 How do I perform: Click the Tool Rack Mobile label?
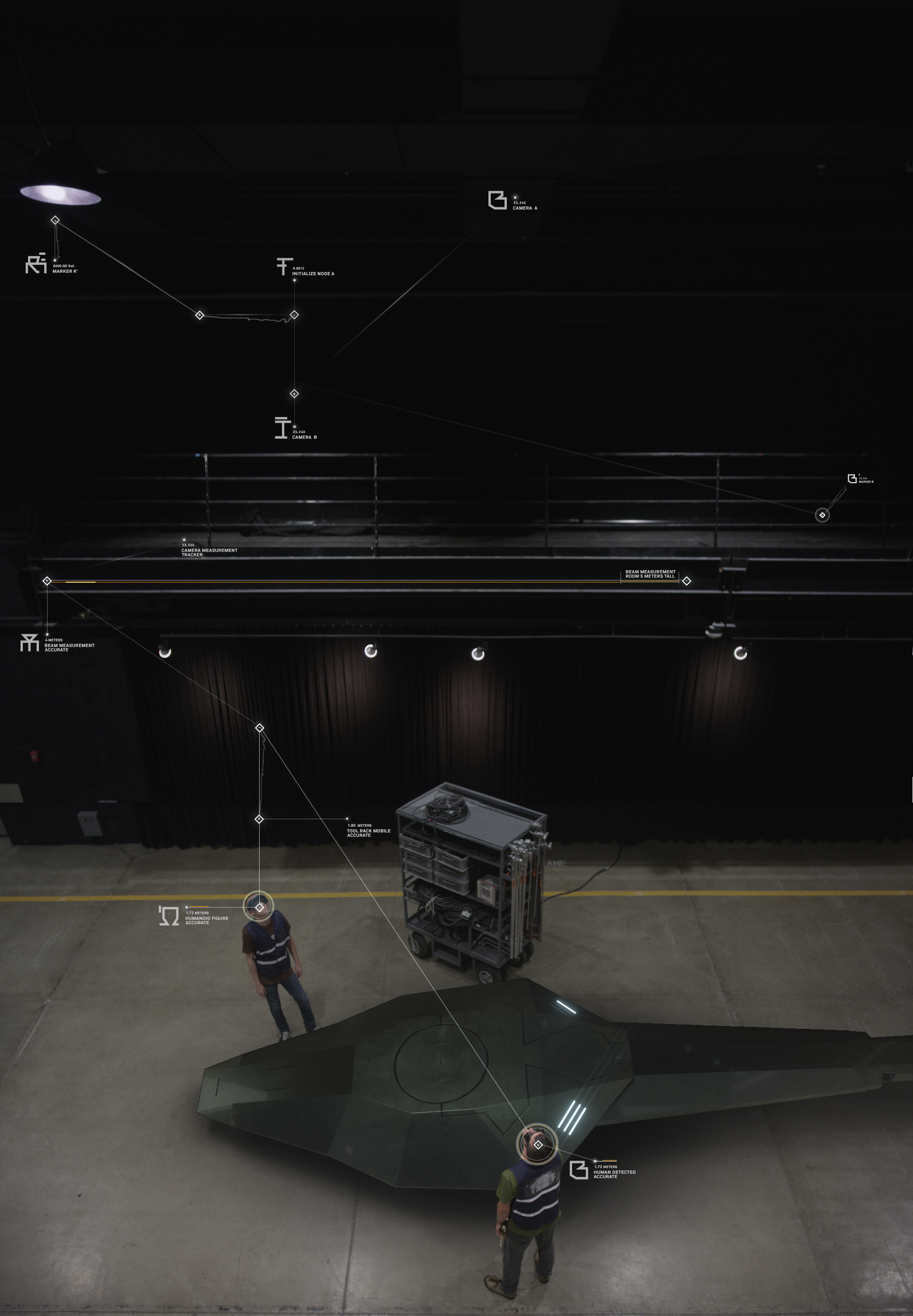(369, 832)
